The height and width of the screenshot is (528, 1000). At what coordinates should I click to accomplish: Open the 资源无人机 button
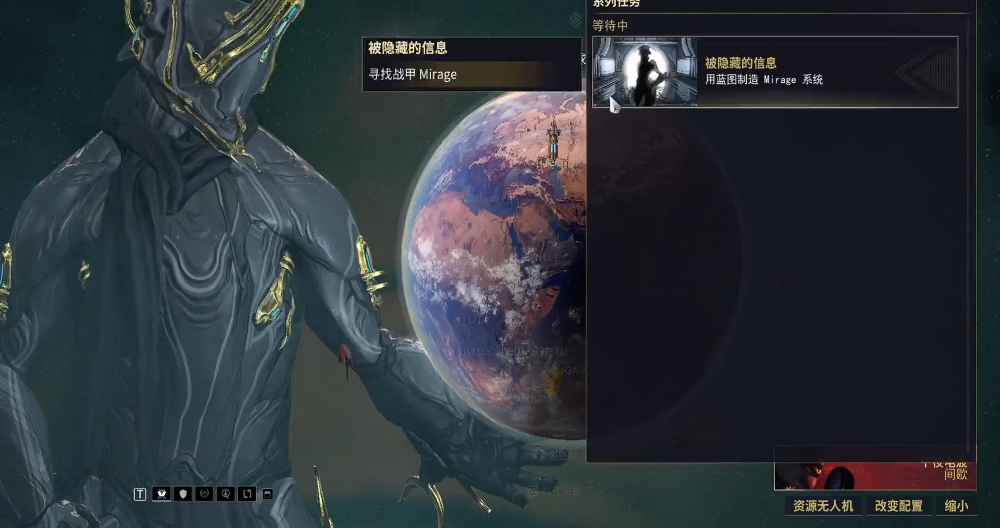823,506
